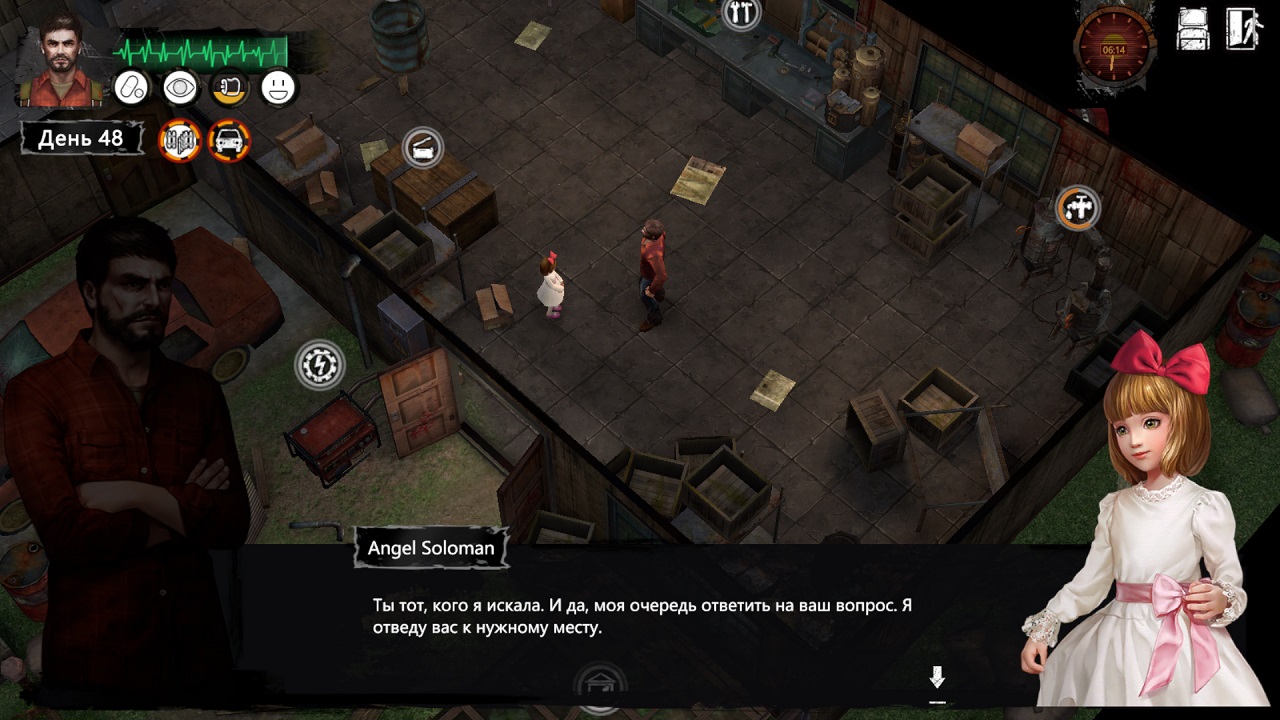The image size is (1280, 720).
Task: Select the eye status icon
Action: (x=180, y=88)
